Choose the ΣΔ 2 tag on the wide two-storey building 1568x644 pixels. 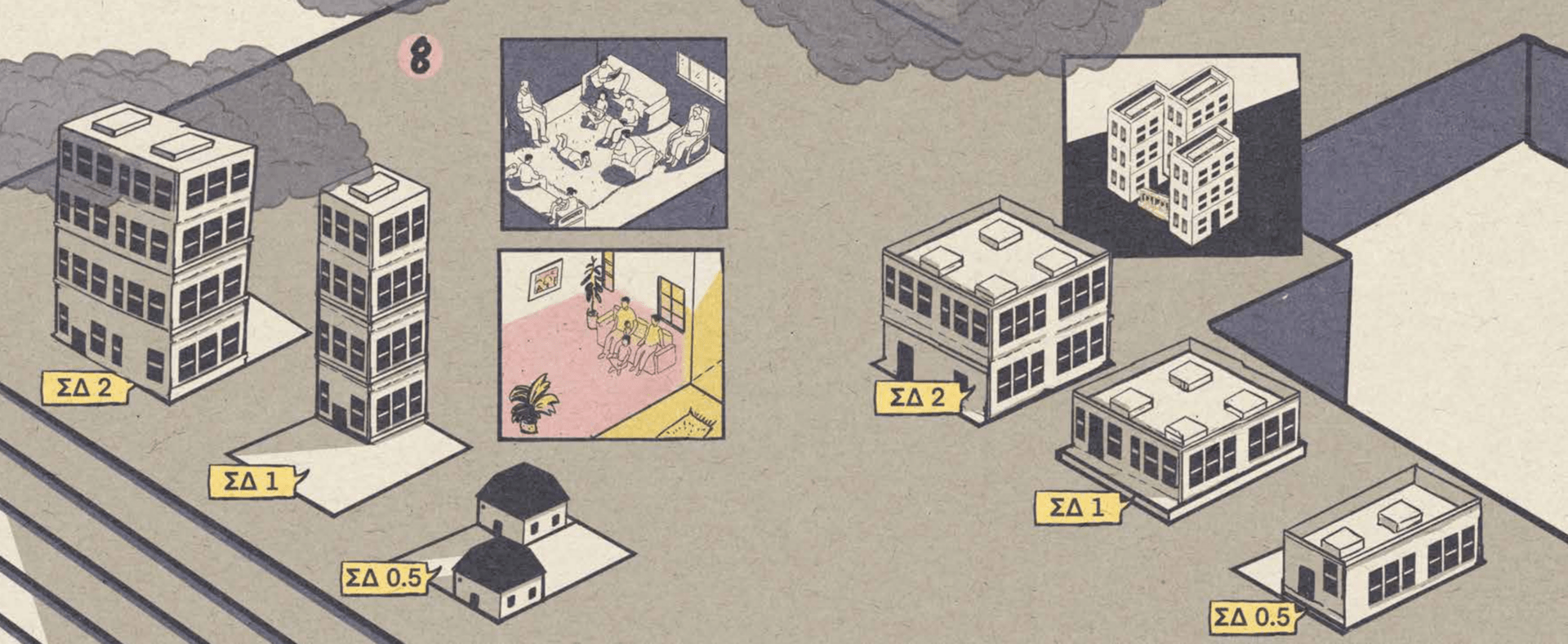pyautogui.click(x=919, y=397)
